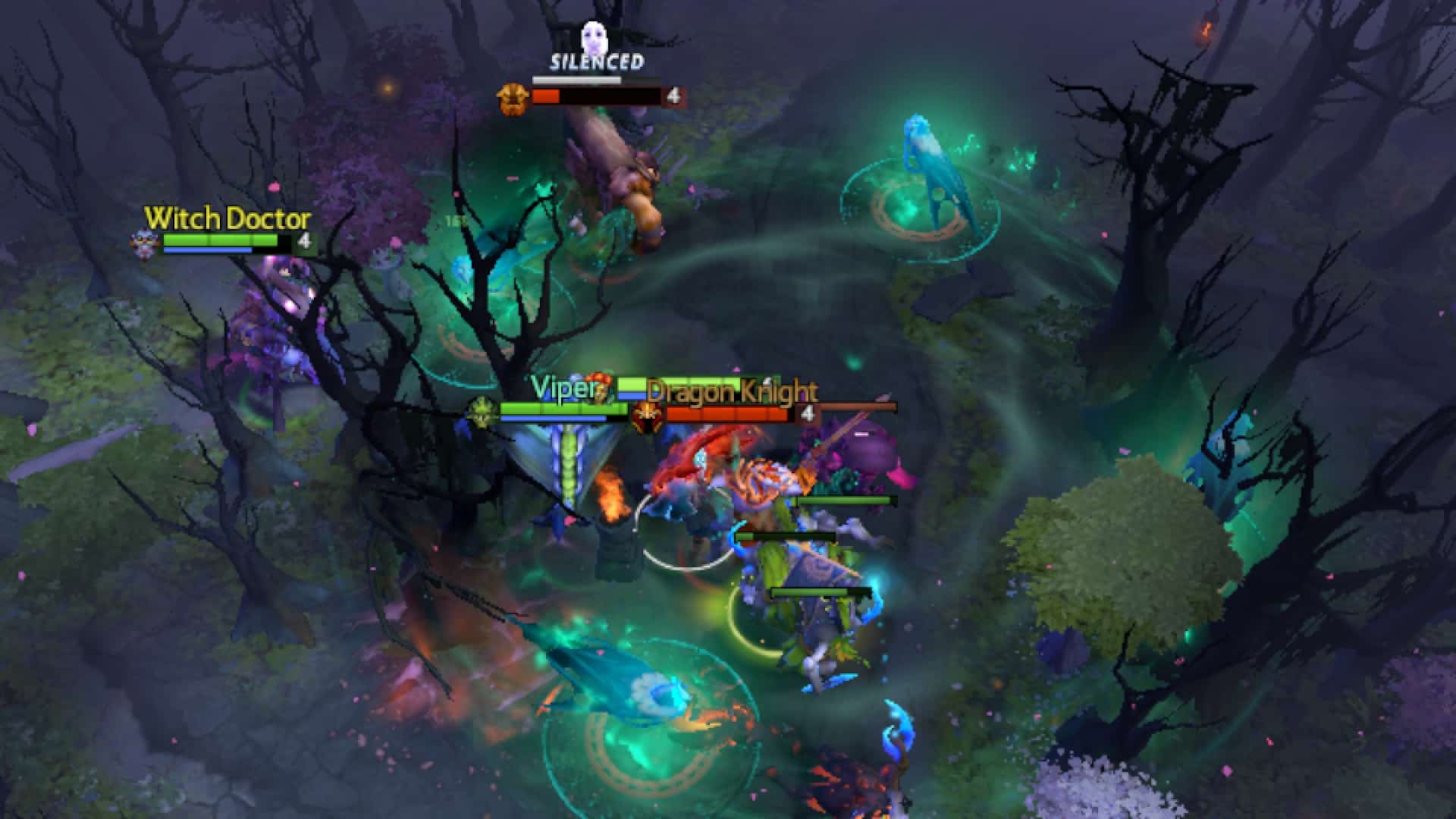The width and height of the screenshot is (1456, 819).
Task: Click the silenced ghost face debuff icon
Action: pyautogui.click(x=594, y=36)
